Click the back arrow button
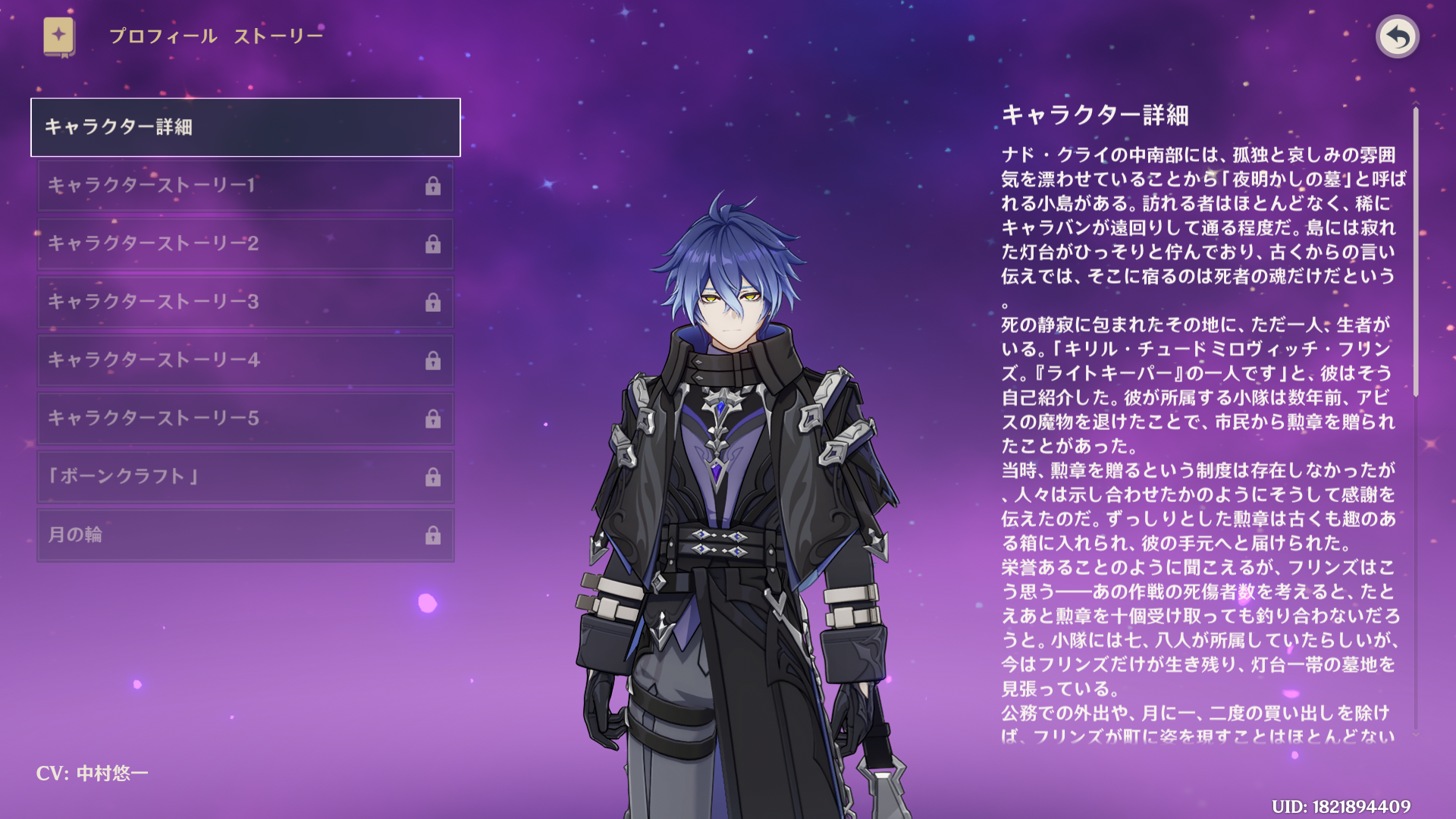Screen dimensions: 1456x819 (1397, 36)
